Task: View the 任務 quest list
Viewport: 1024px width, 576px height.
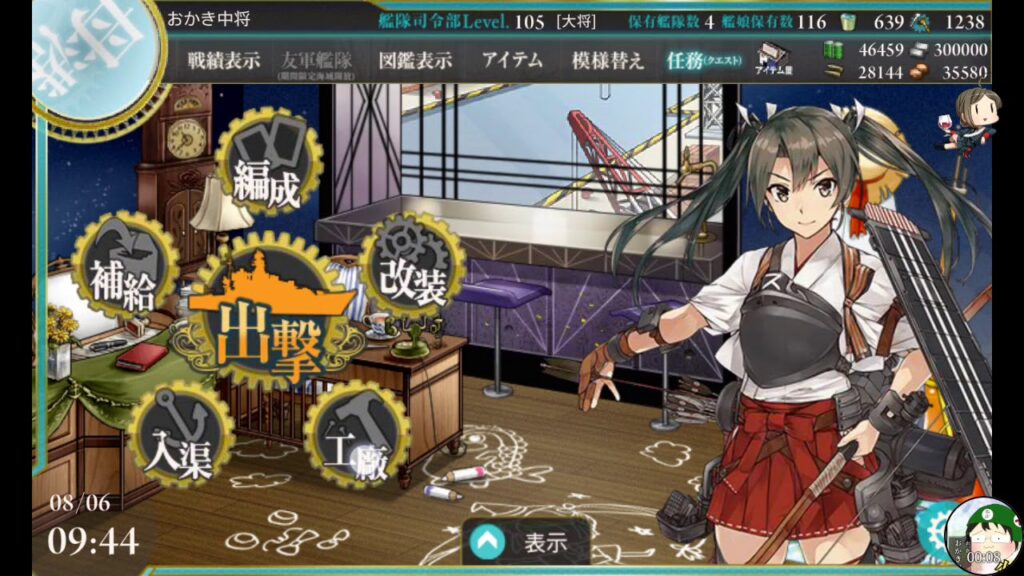Action: point(701,60)
